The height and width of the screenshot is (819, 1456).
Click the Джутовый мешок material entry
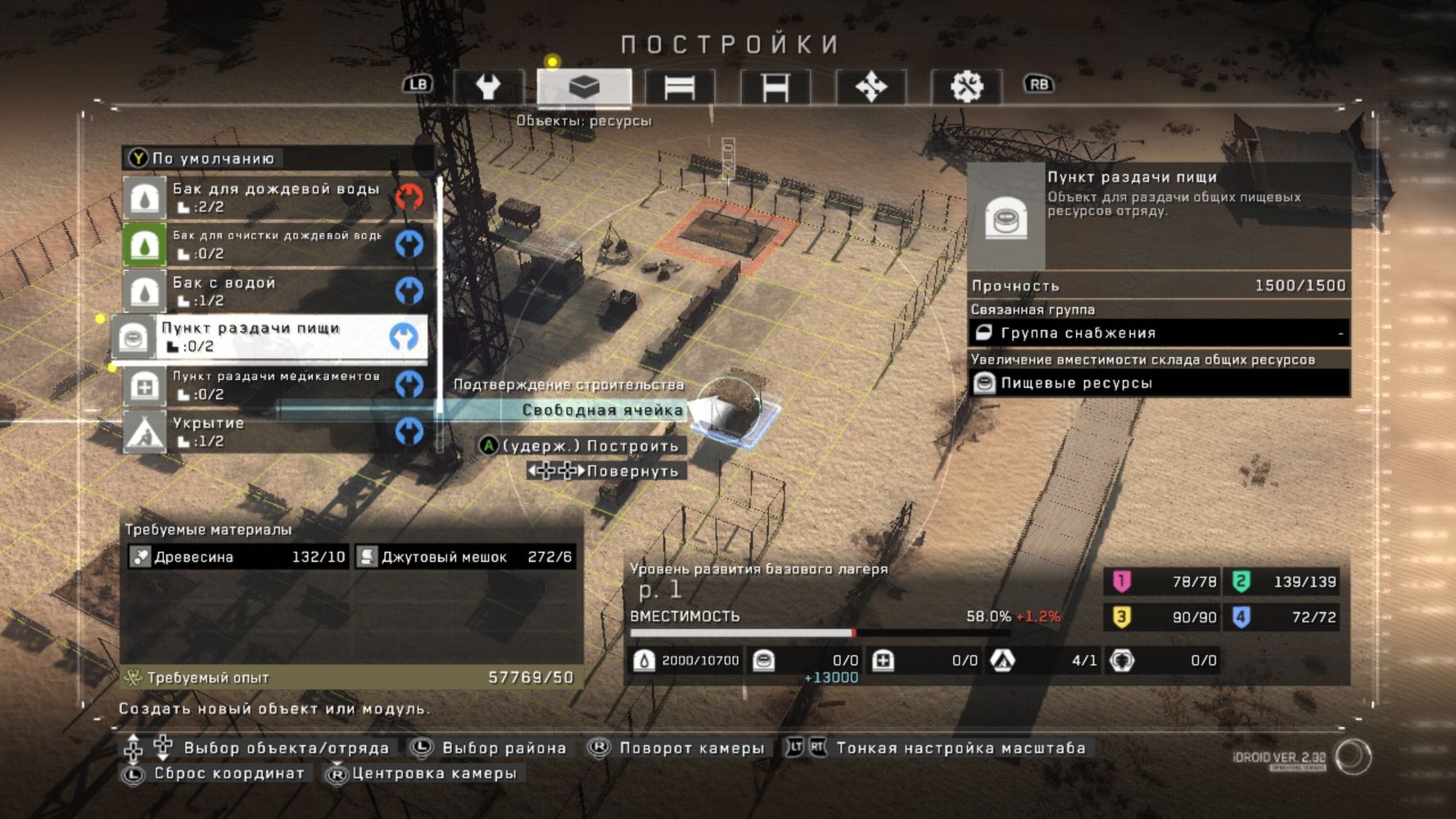(465, 557)
